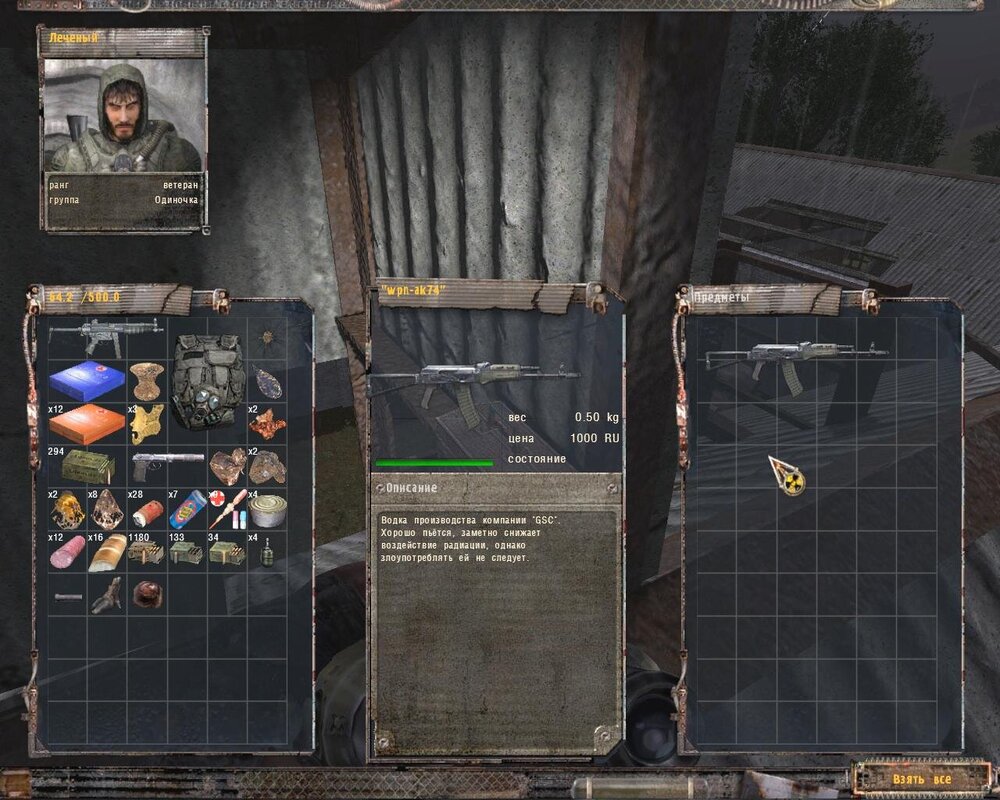Screen dimensions: 1000x800
Task: Pick the 1180-round ammo stack
Action: point(147,554)
